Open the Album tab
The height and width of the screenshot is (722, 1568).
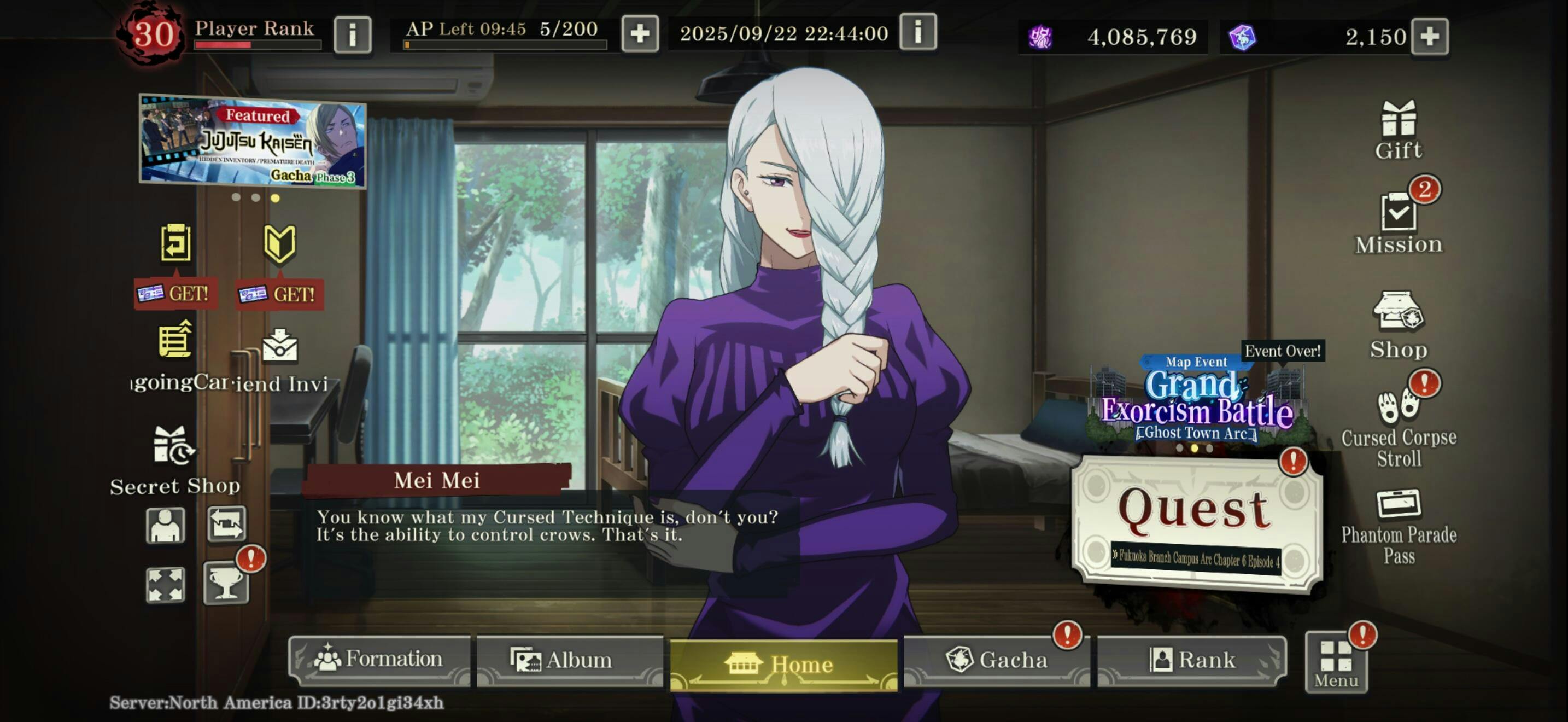click(569, 660)
